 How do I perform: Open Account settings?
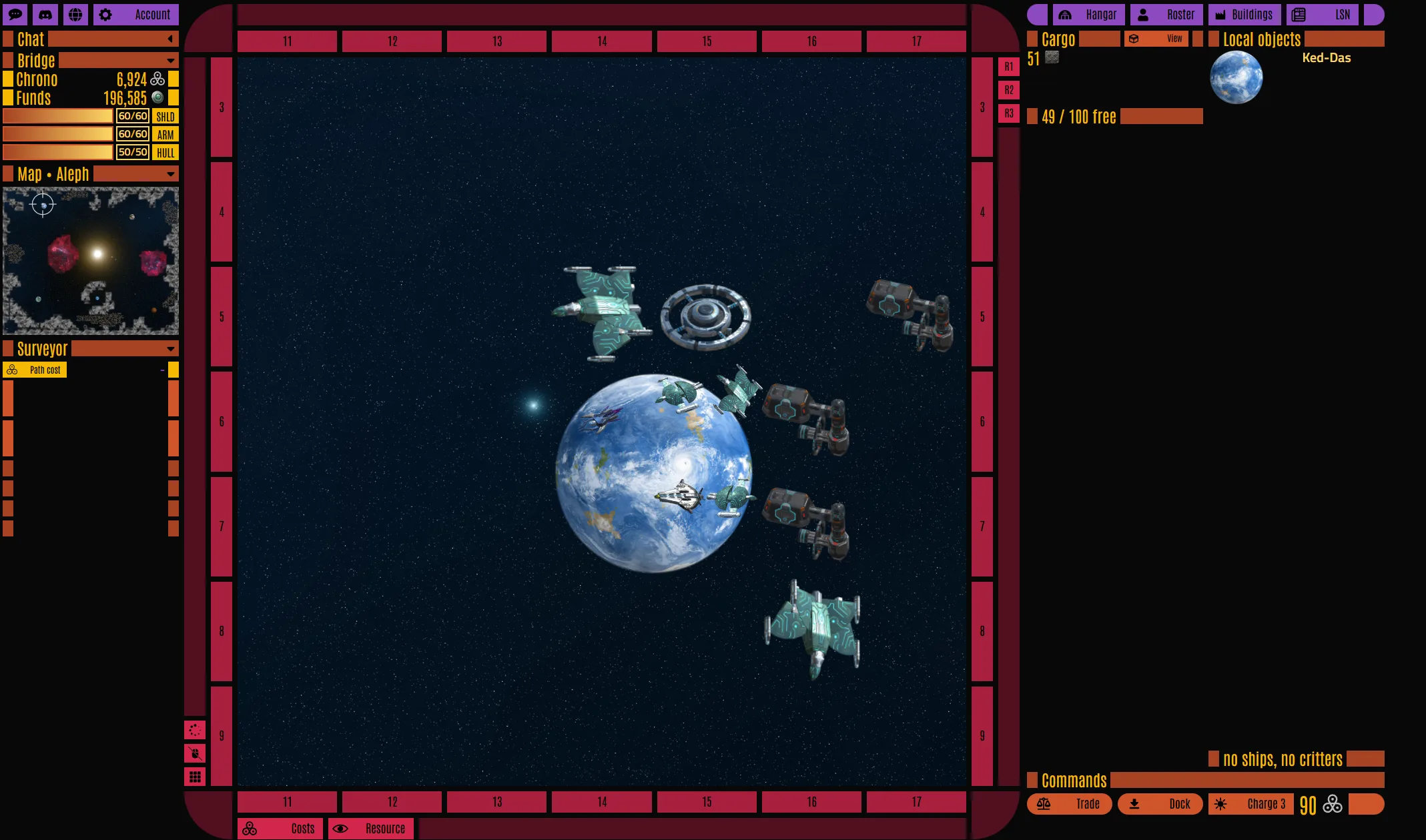pos(136,15)
